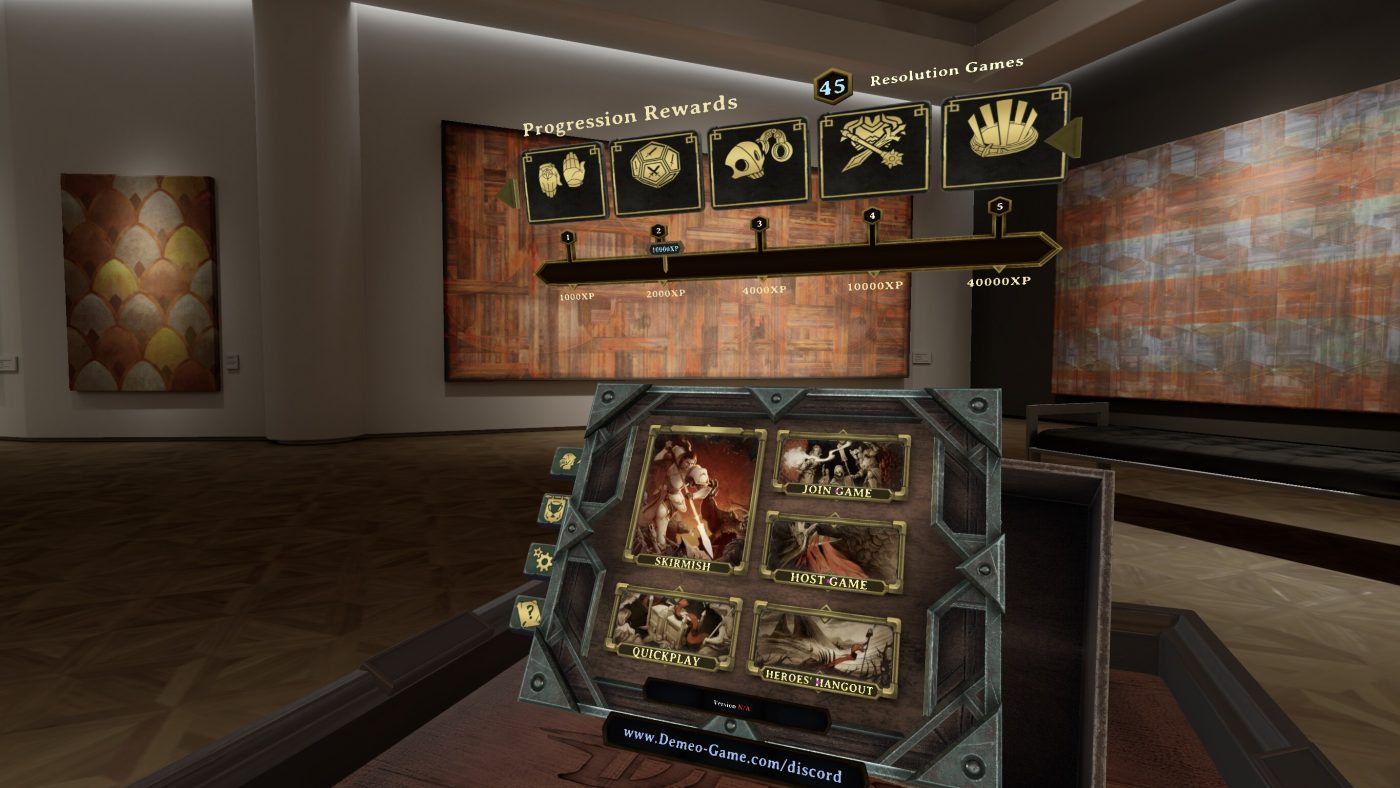Select Host Game
This screenshot has width=1400, height=788.
[833, 553]
